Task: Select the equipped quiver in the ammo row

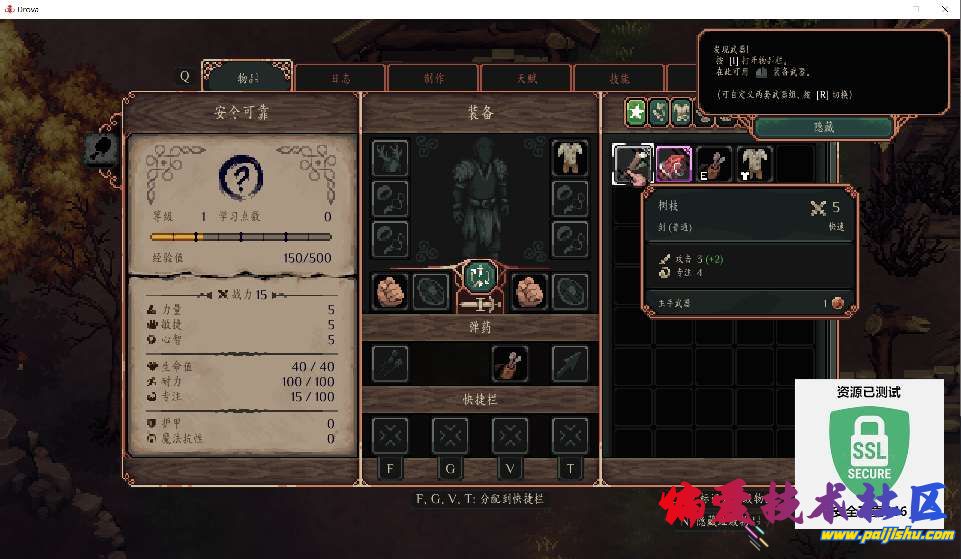Action: click(x=510, y=364)
